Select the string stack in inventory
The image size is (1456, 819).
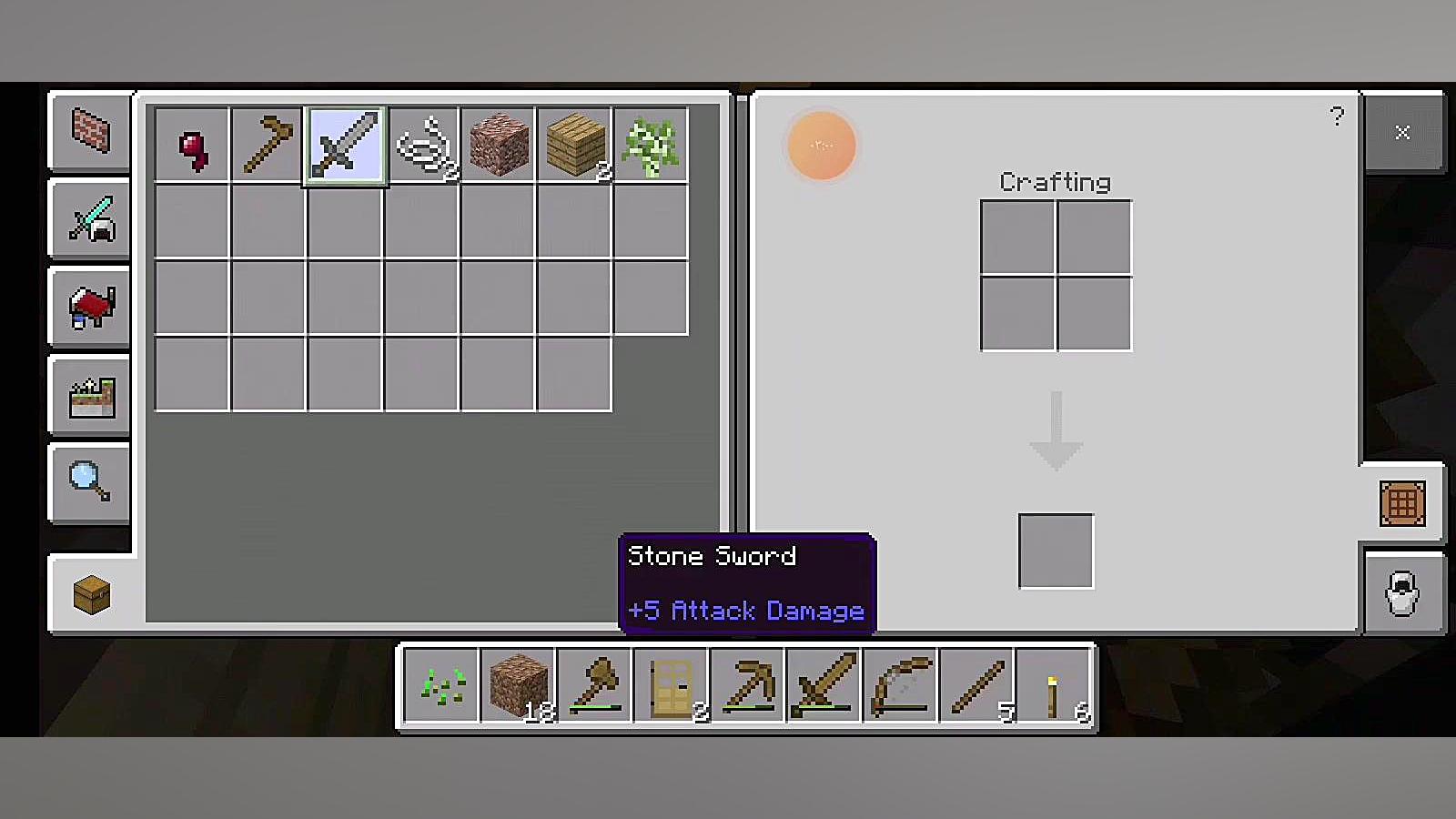point(422,145)
